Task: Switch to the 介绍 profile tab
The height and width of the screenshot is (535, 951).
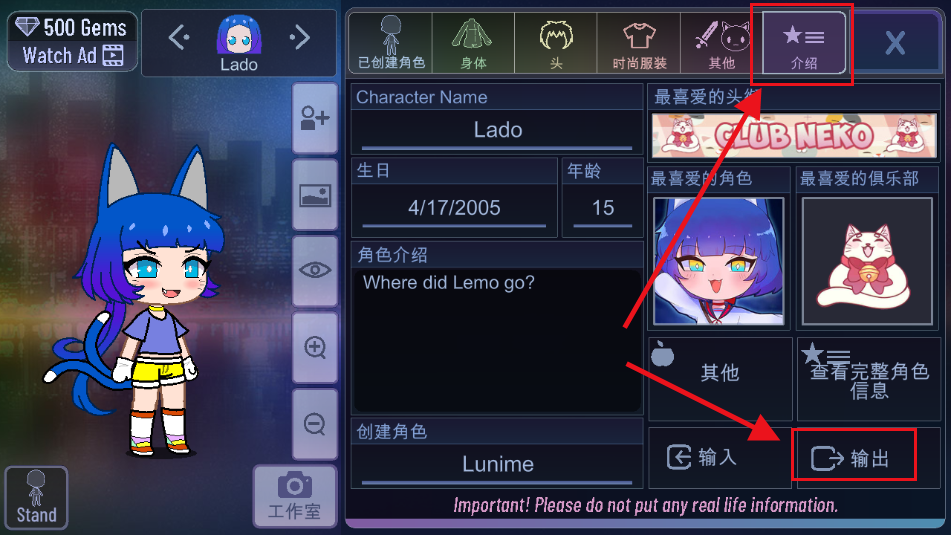Action: (x=803, y=44)
